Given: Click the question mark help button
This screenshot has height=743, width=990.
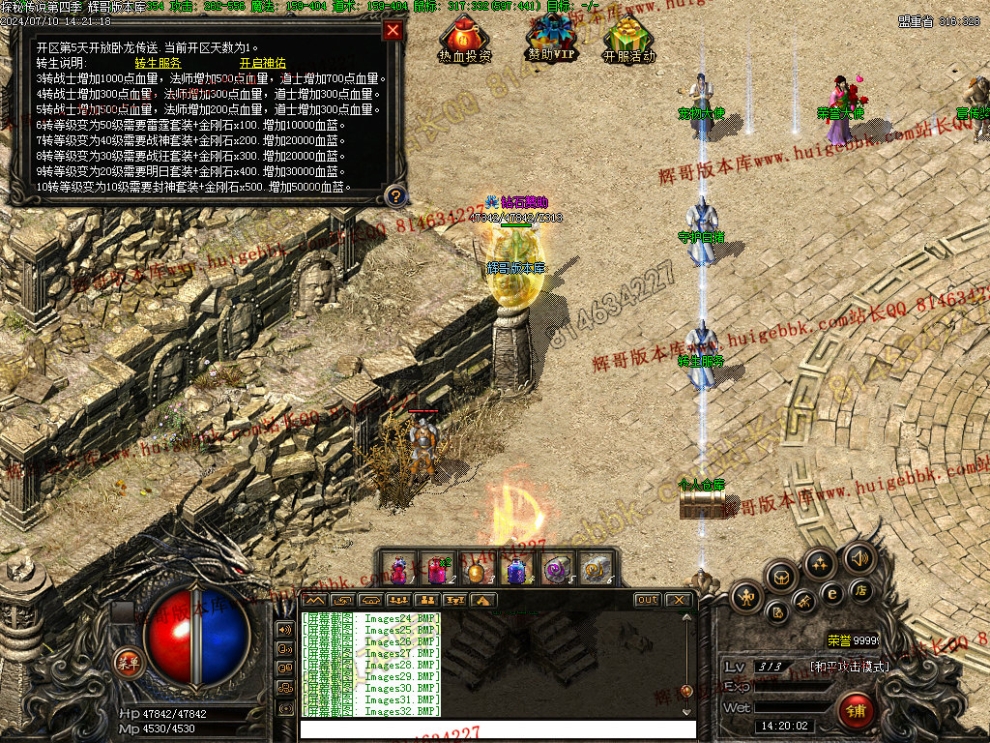Looking at the screenshot, I should [396, 196].
